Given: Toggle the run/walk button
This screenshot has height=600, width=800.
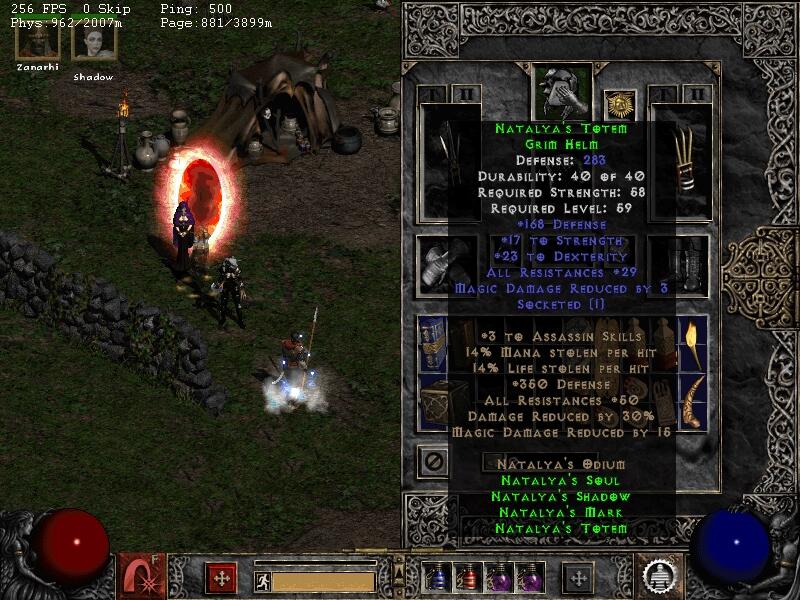Looking at the screenshot, I should [262, 581].
